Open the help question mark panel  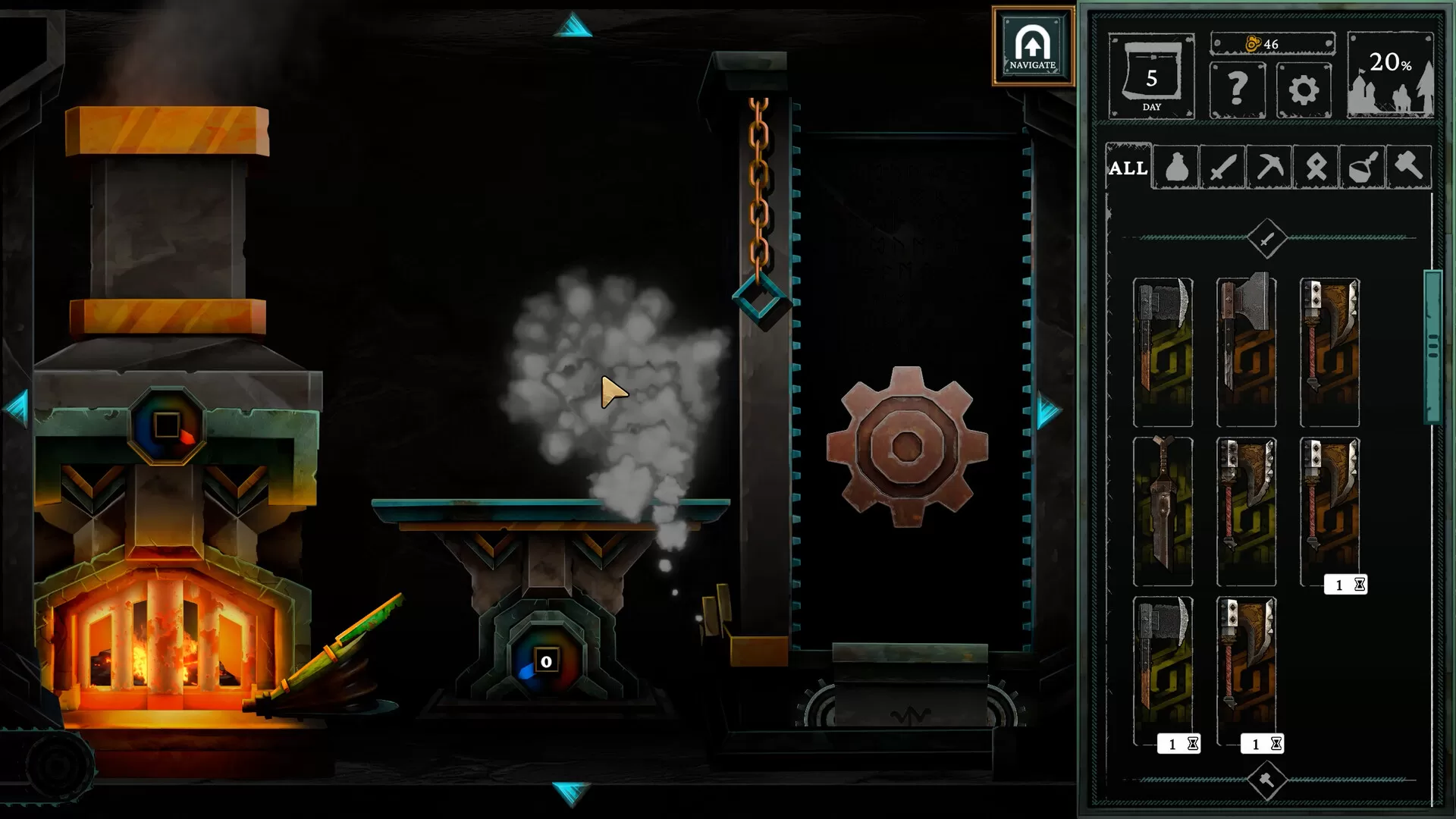click(x=1238, y=89)
